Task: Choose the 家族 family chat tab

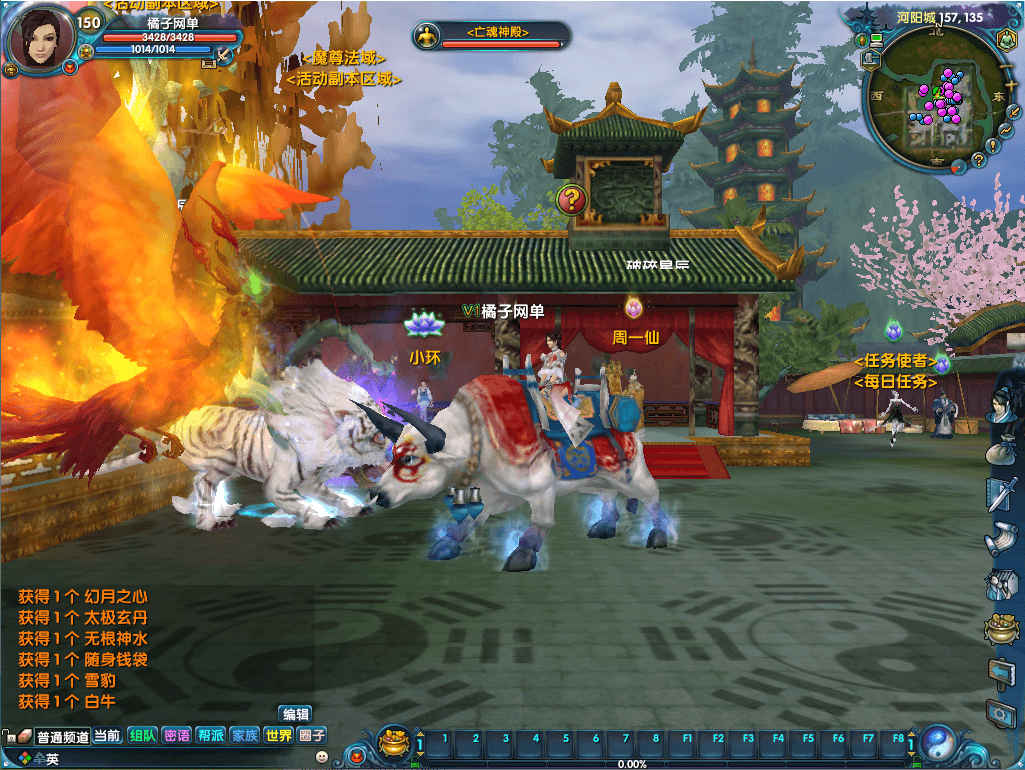Action: pyautogui.click(x=245, y=736)
